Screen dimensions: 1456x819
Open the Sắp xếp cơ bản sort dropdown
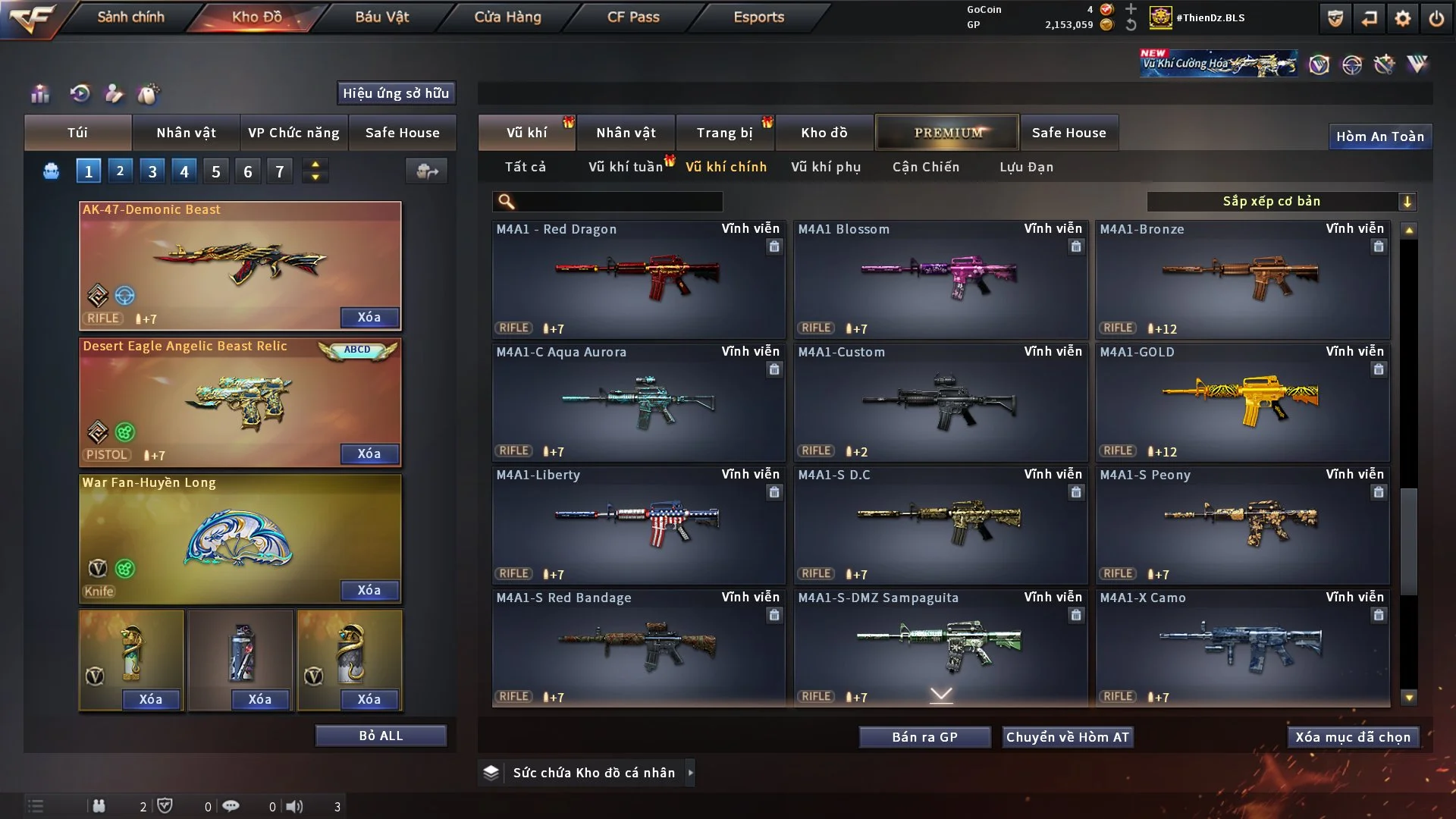[x=1281, y=201]
